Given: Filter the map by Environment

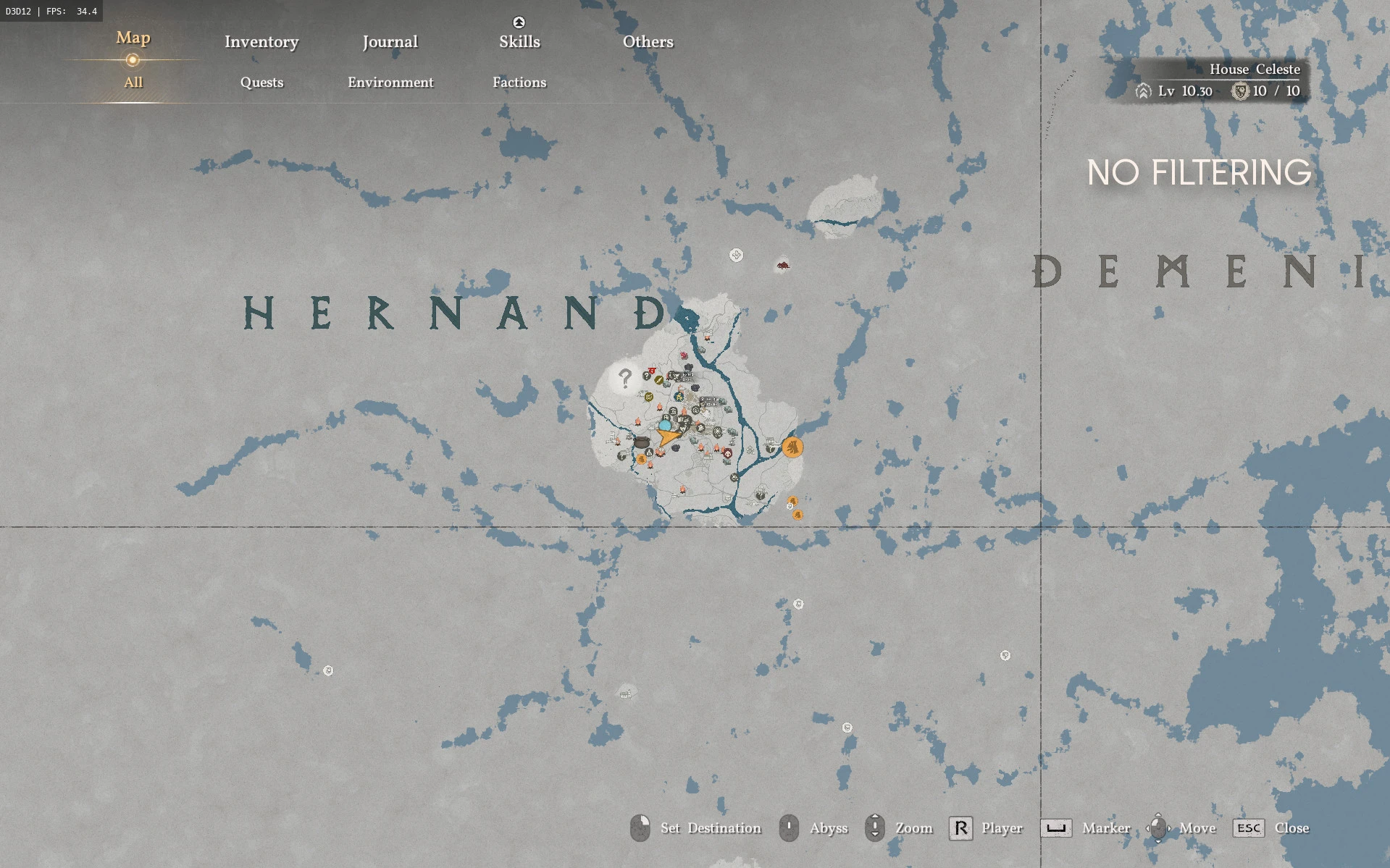Looking at the screenshot, I should click(x=390, y=83).
